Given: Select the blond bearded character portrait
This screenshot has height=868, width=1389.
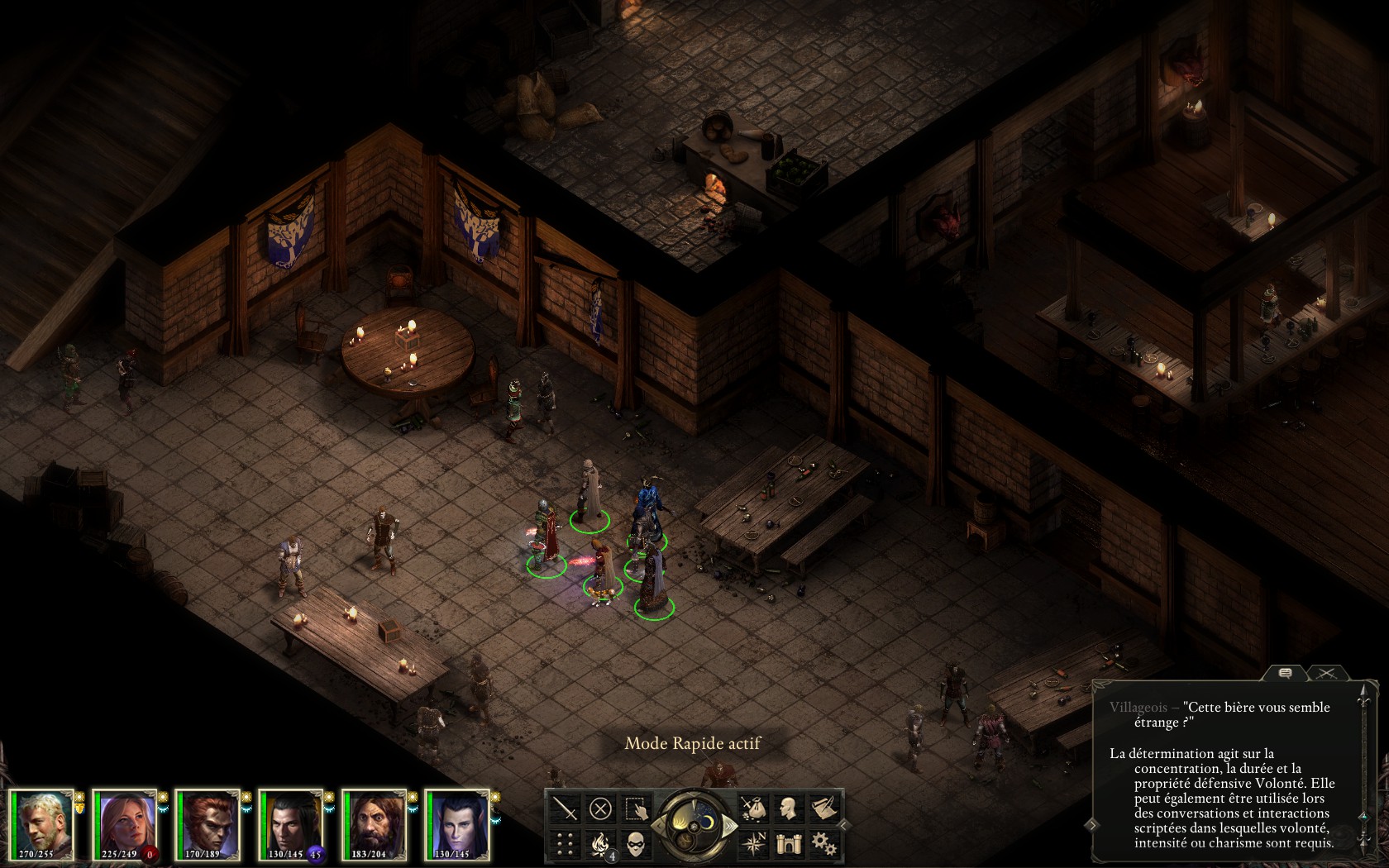Looking at the screenshot, I should [x=43, y=824].
